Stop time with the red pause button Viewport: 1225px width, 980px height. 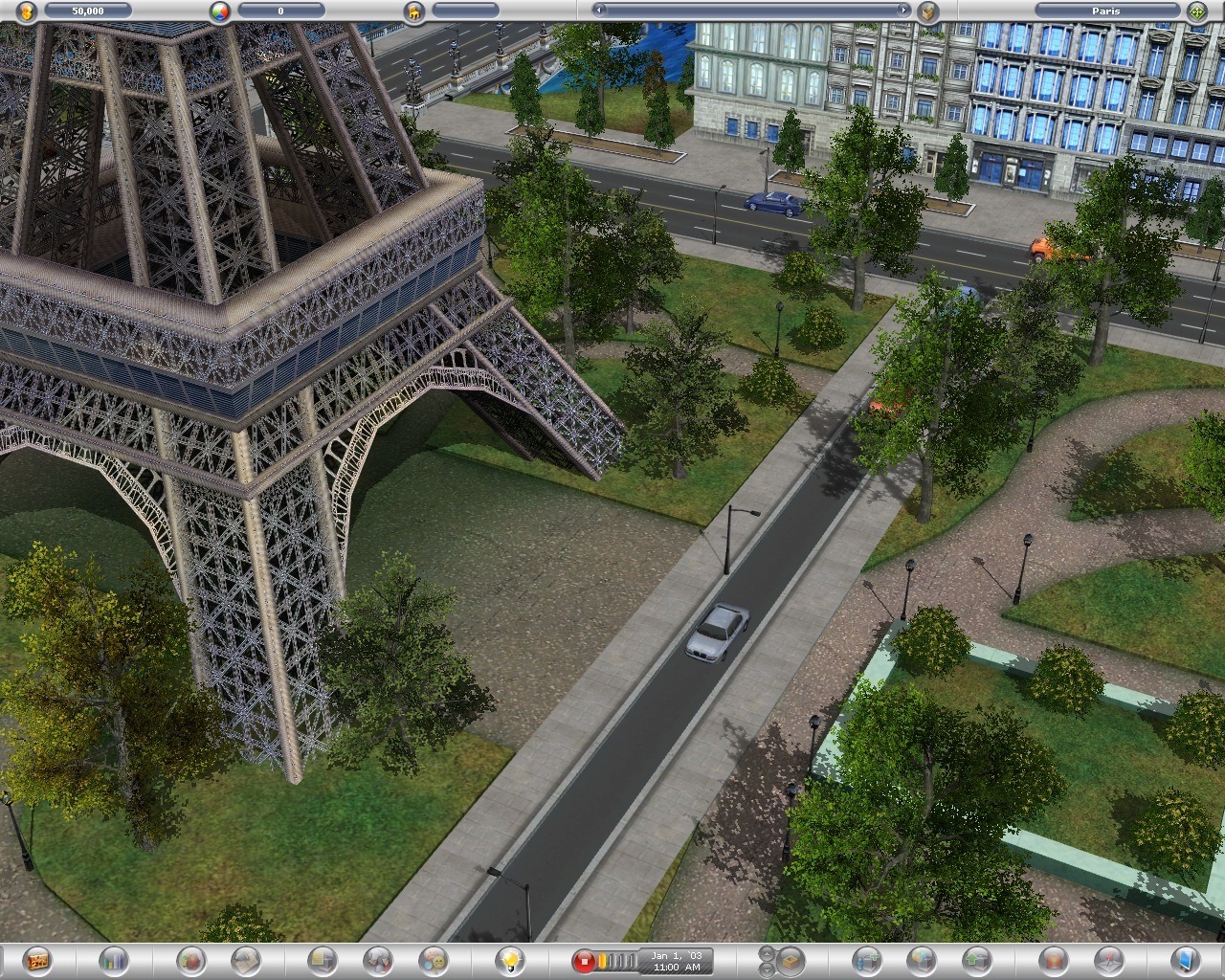[x=583, y=960]
